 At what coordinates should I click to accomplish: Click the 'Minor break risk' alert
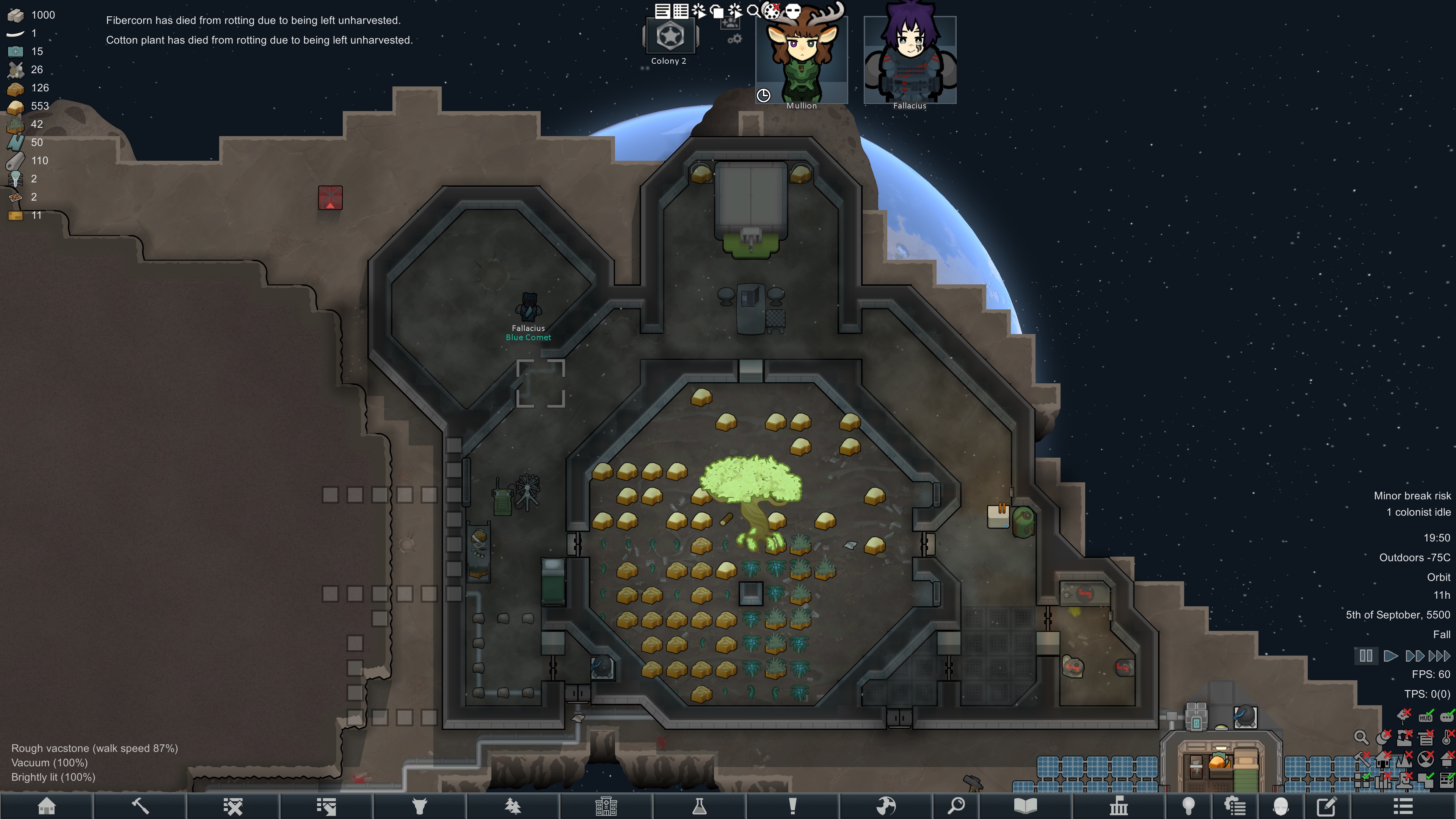(1412, 496)
